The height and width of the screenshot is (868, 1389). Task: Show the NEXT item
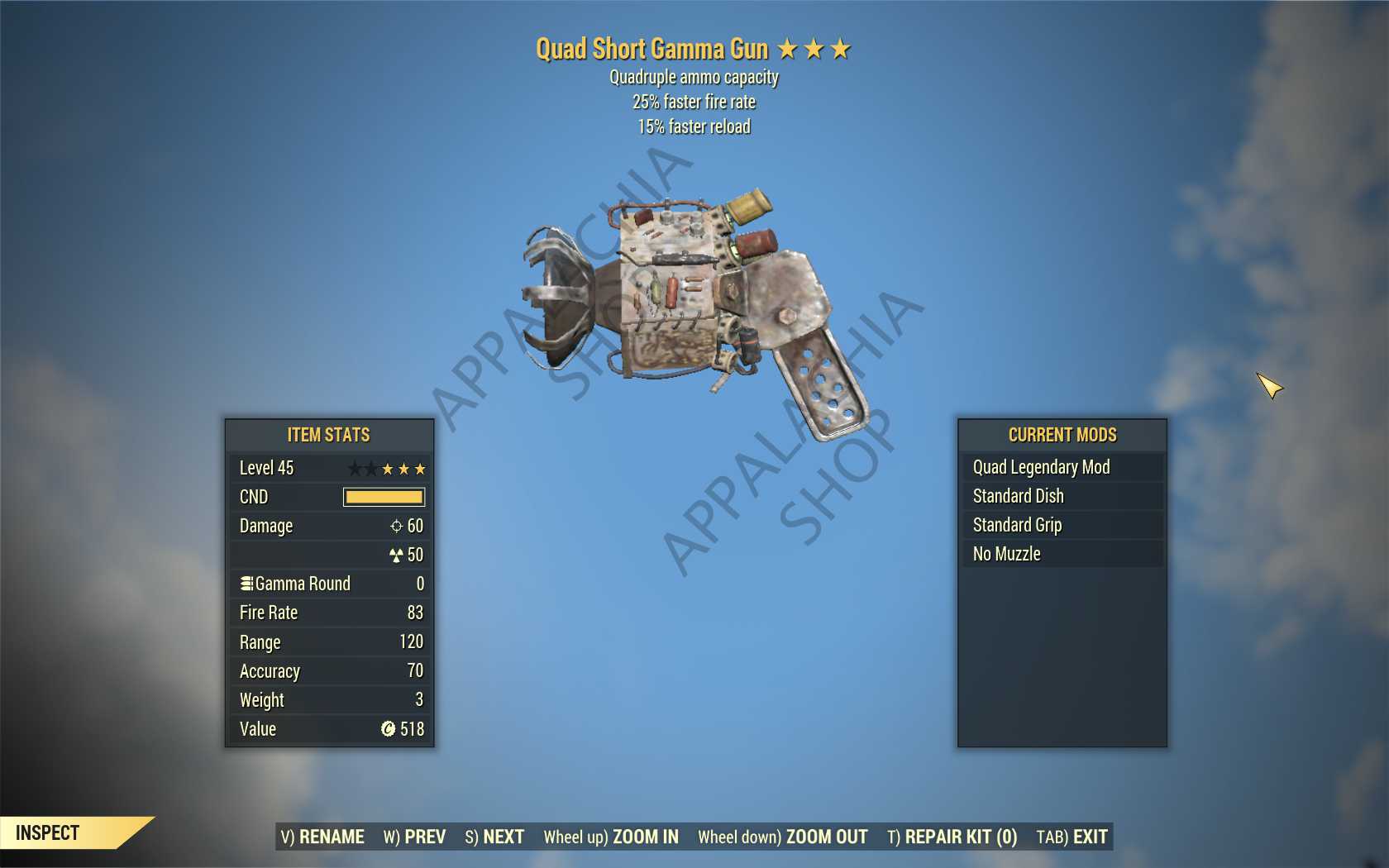point(494,837)
